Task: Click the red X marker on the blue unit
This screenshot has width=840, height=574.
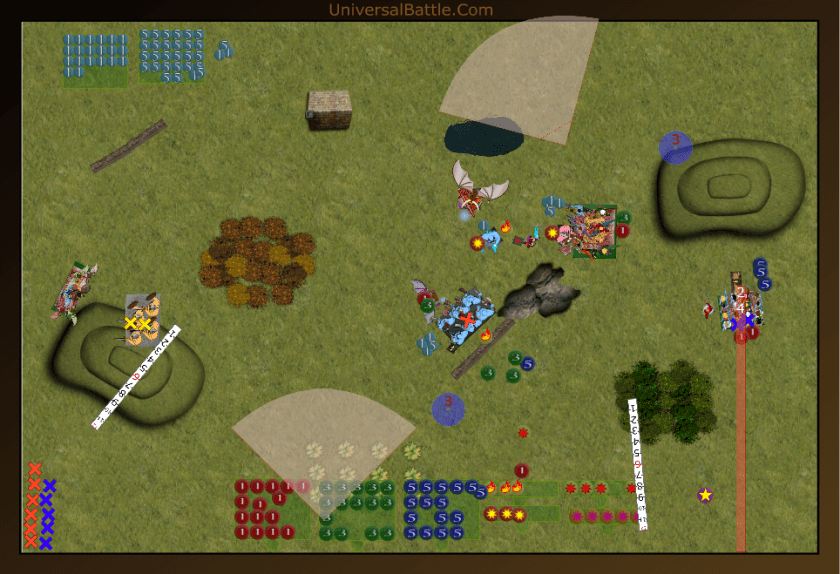Action: click(x=466, y=319)
